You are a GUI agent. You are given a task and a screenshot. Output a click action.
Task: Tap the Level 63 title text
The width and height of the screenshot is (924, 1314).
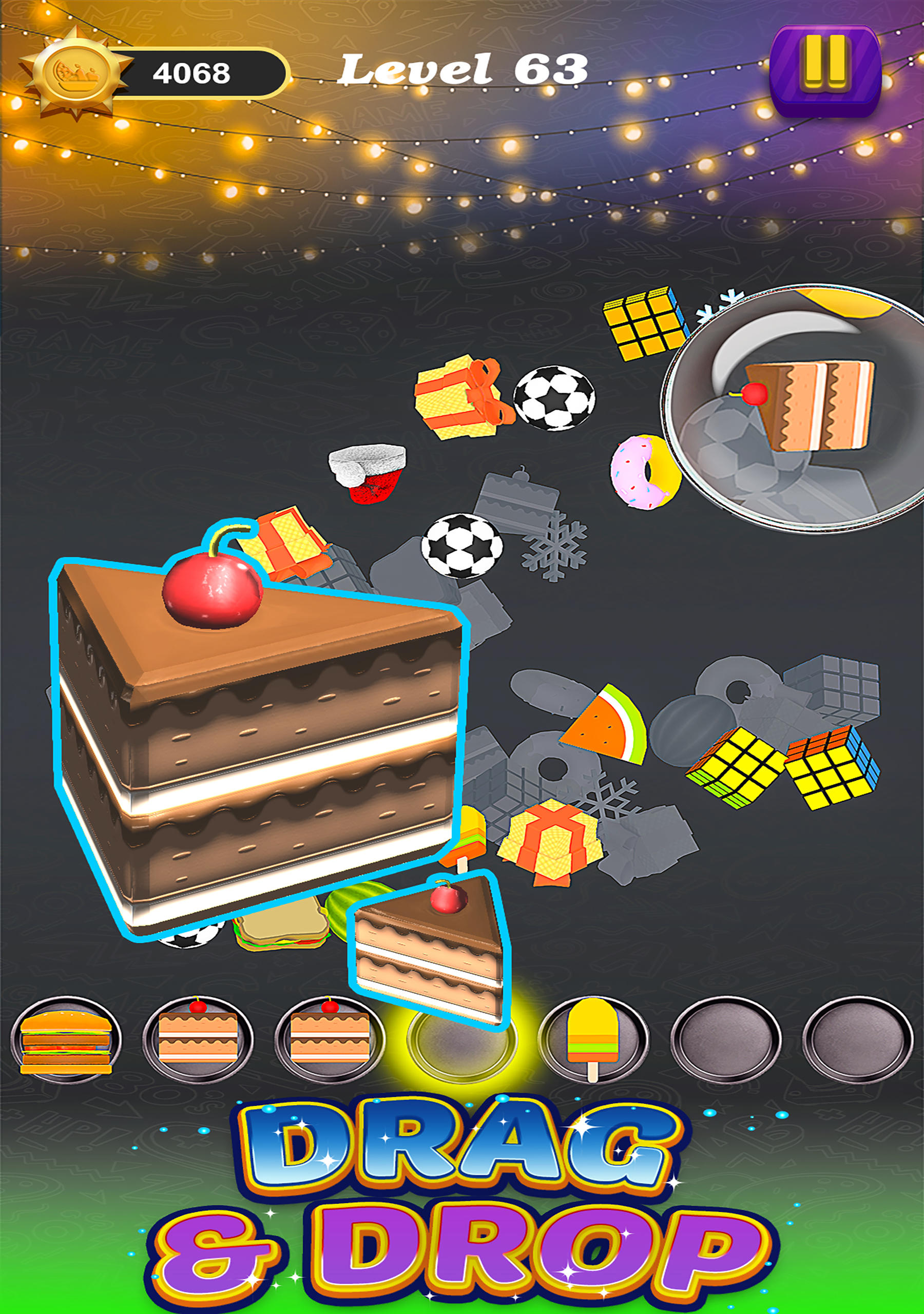click(x=464, y=69)
